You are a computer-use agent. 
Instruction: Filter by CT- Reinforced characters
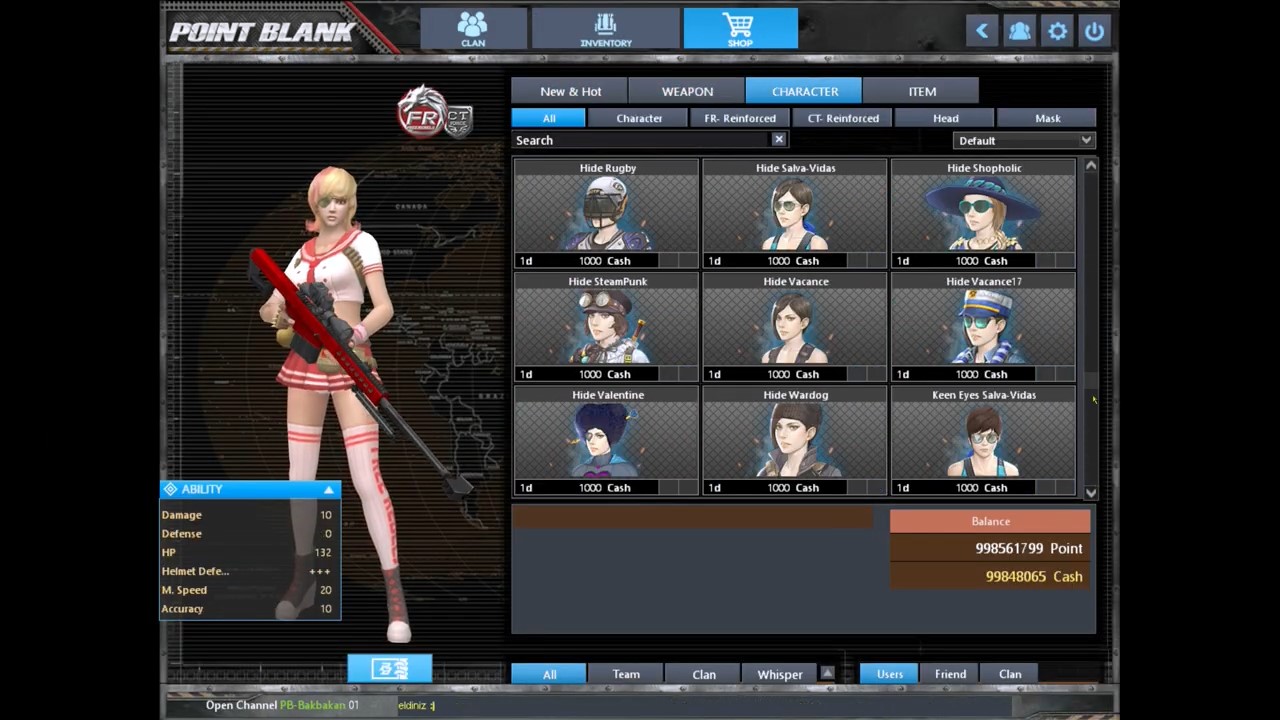pos(843,118)
